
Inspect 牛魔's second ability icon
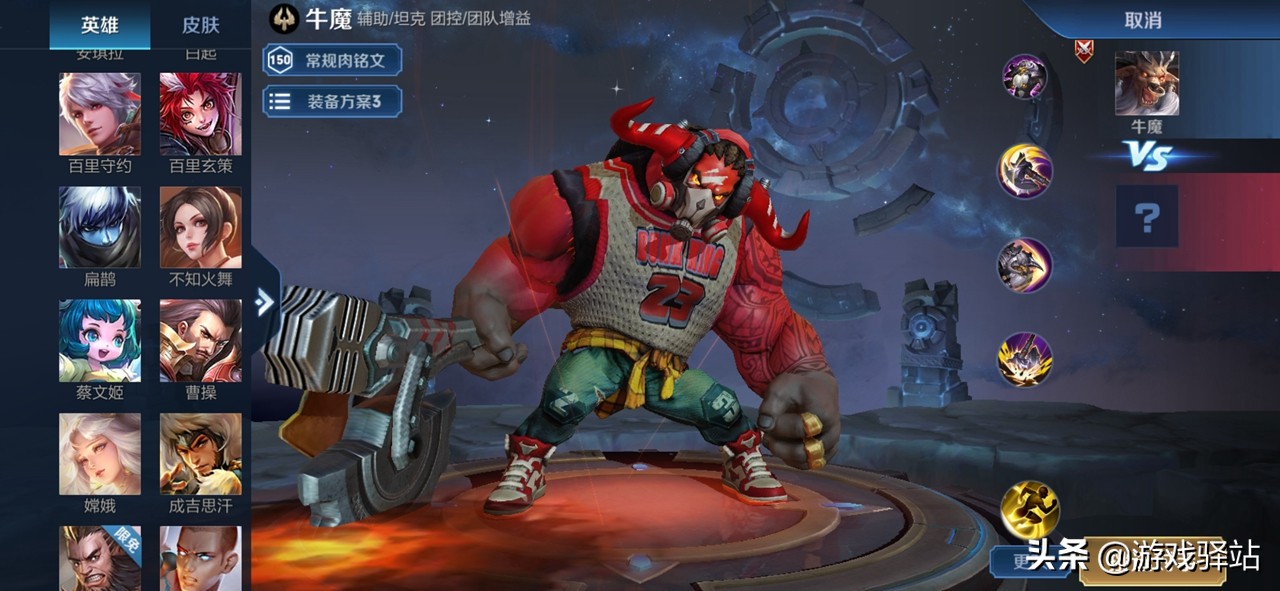click(1025, 265)
